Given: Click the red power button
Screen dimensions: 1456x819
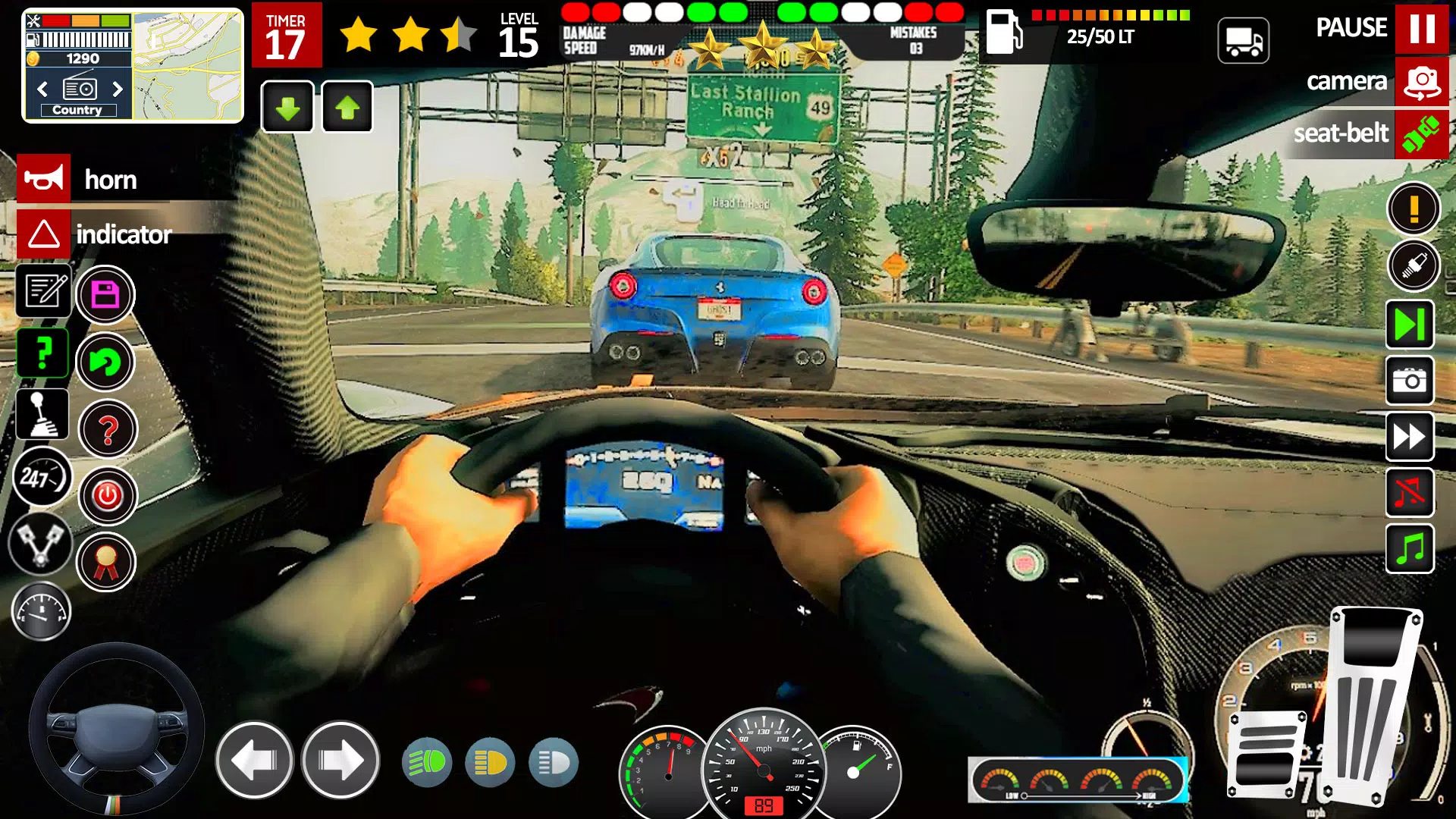Looking at the screenshot, I should point(108,496).
